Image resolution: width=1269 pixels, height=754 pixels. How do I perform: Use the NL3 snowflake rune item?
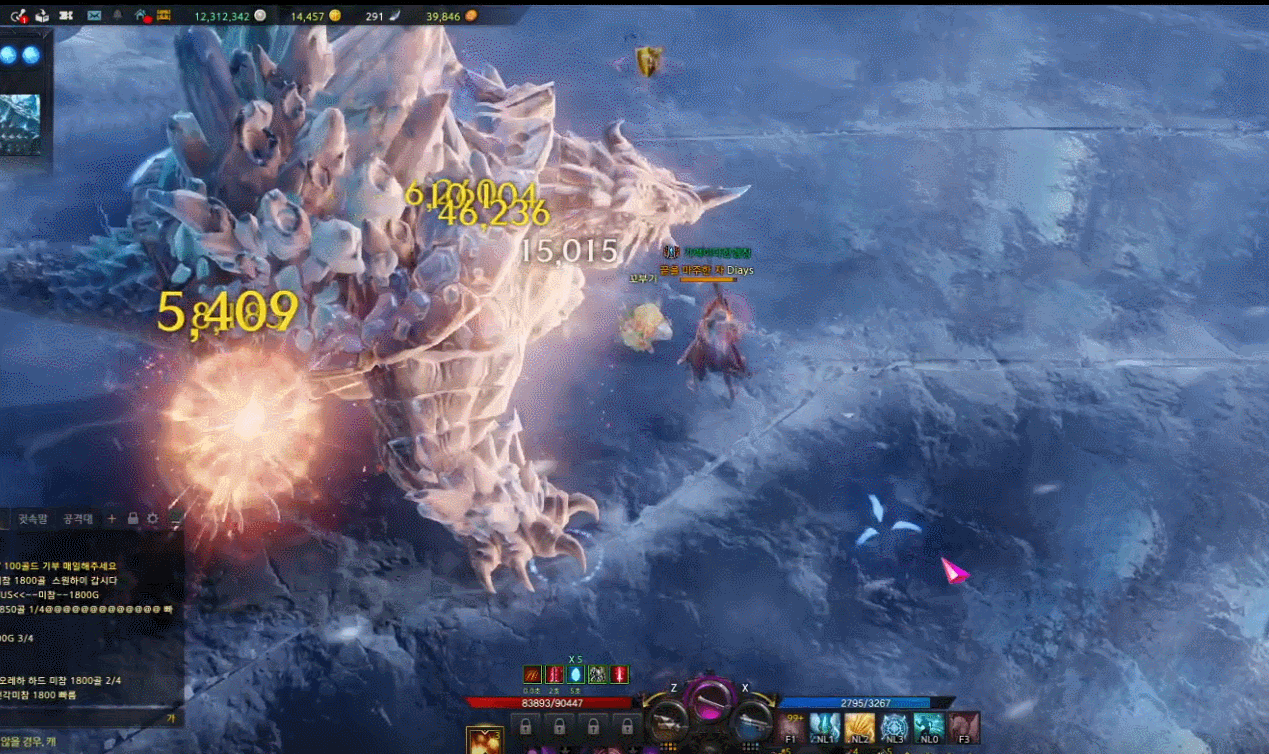coord(894,727)
